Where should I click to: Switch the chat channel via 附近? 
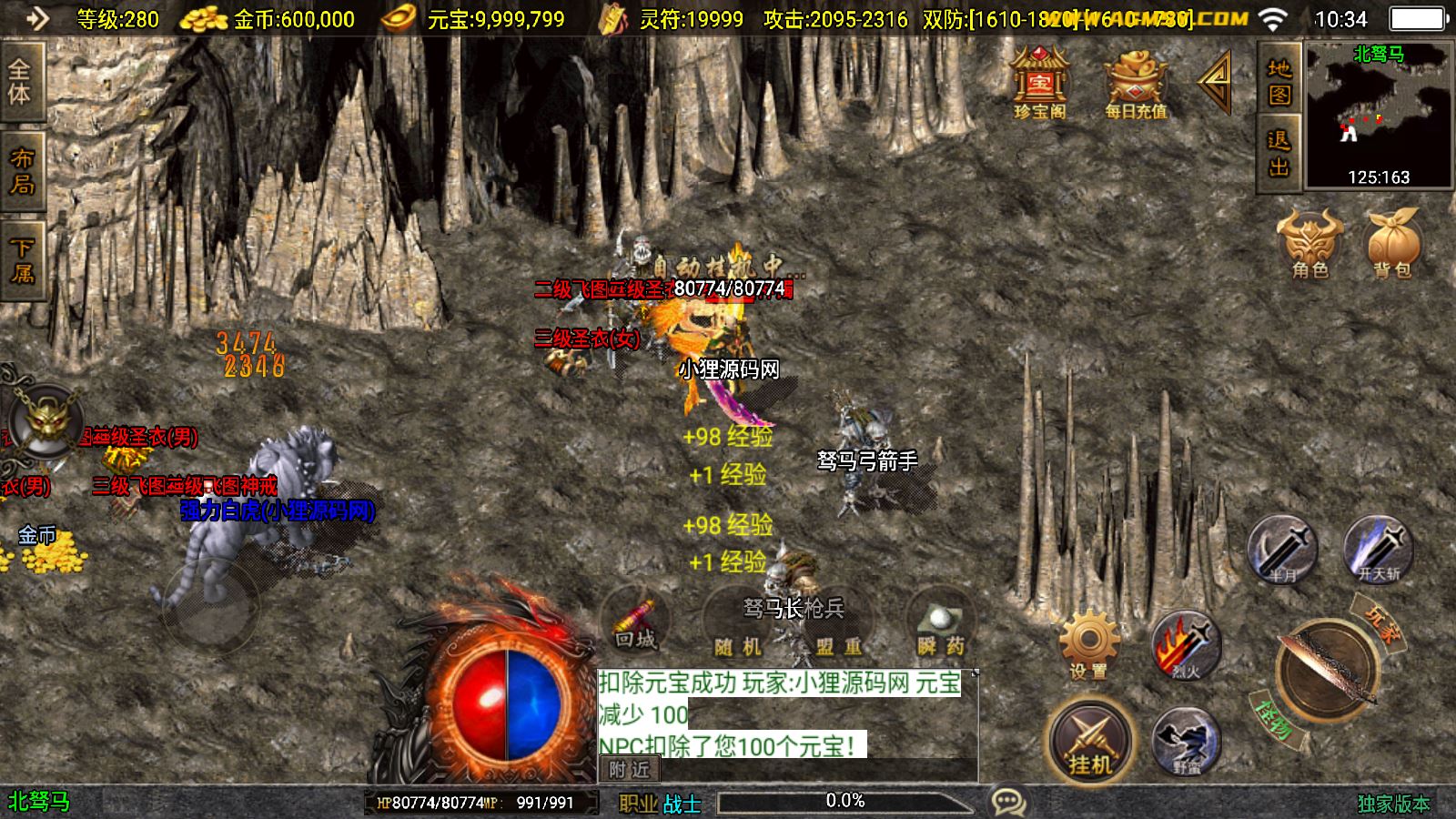(x=629, y=770)
